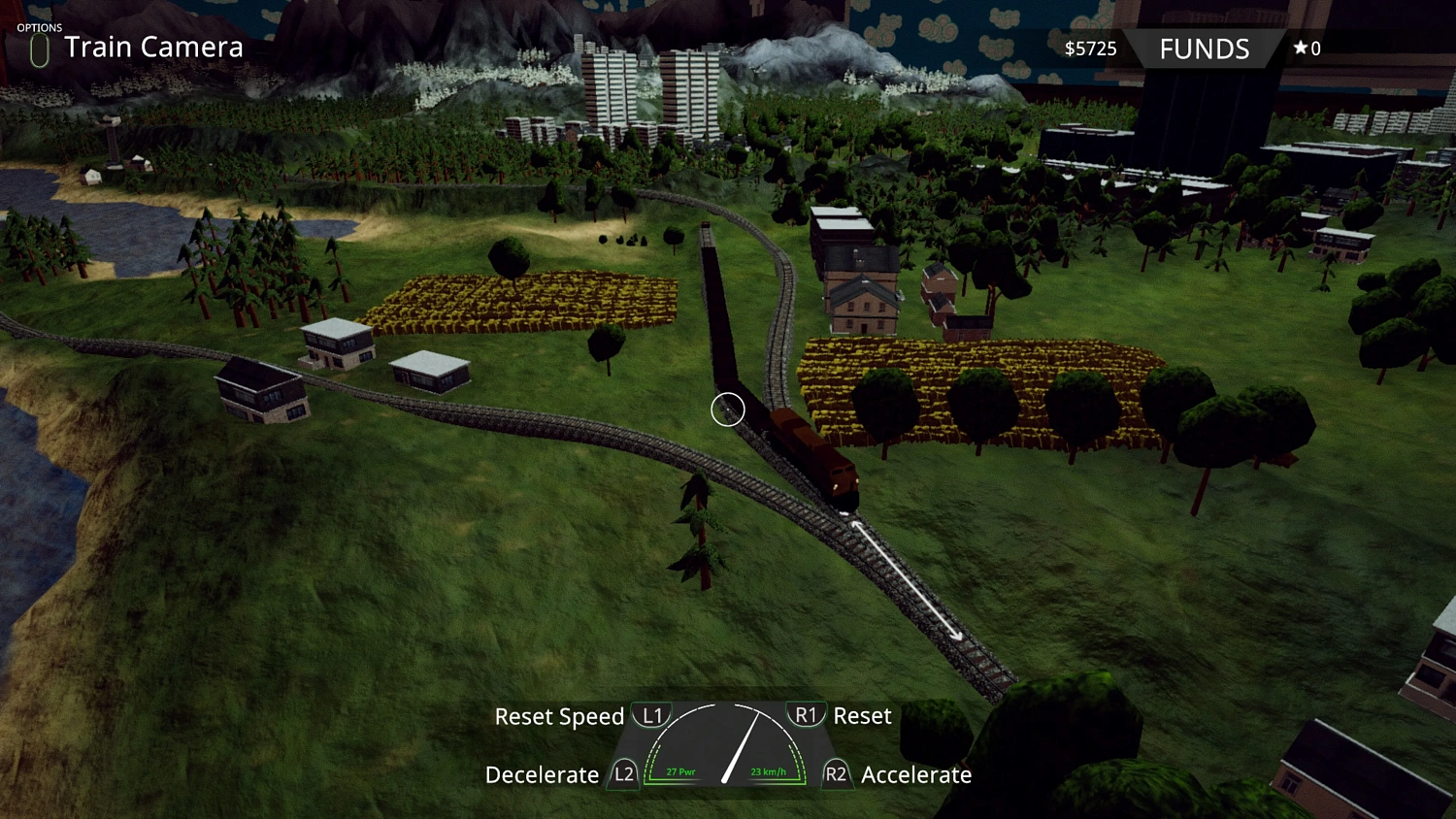
Task: Open the FUNDS panel
Action: [1204, 49]
